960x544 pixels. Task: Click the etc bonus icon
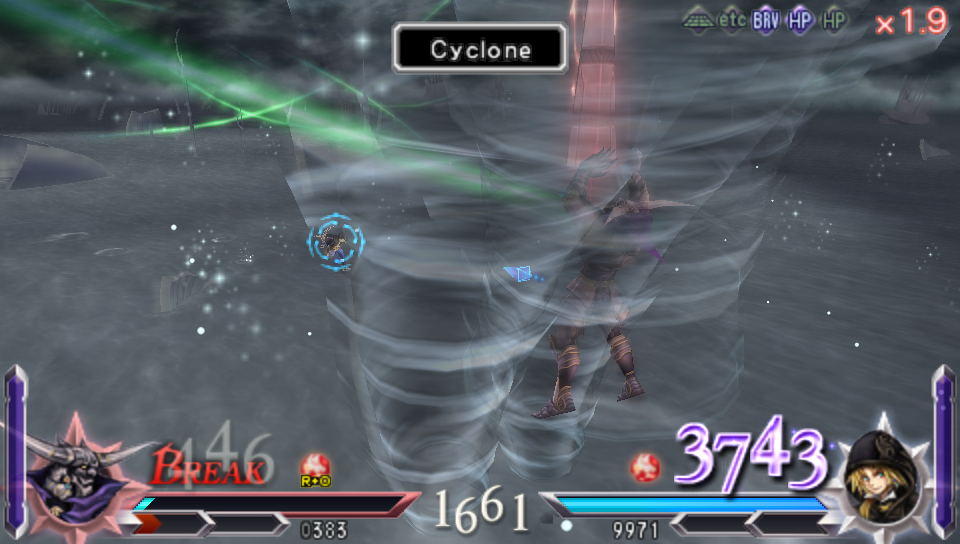733,20
